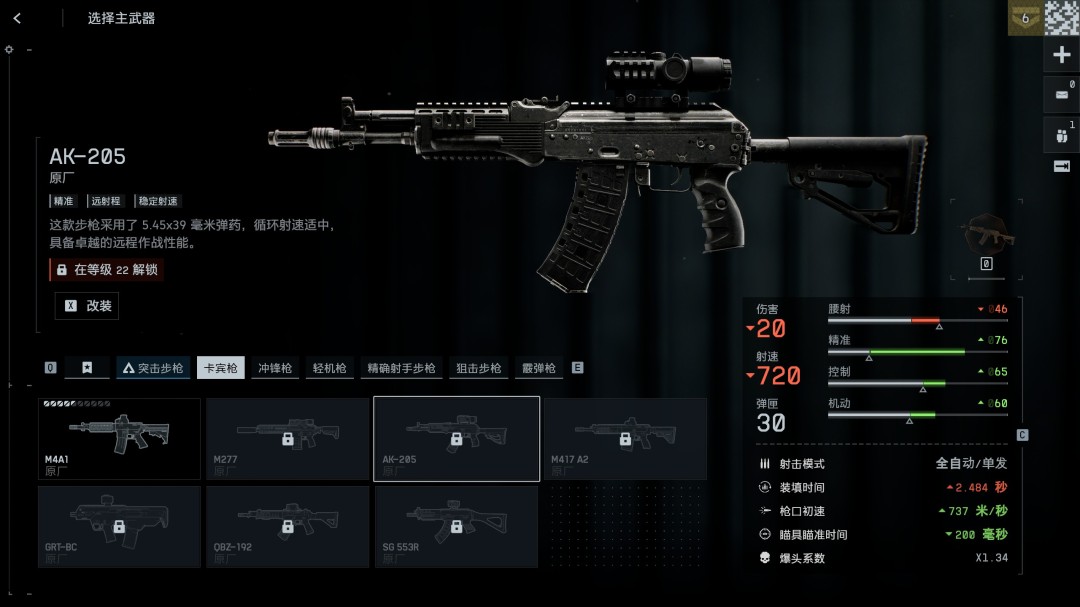Switch to the 霰弹枪 tab

538,368
